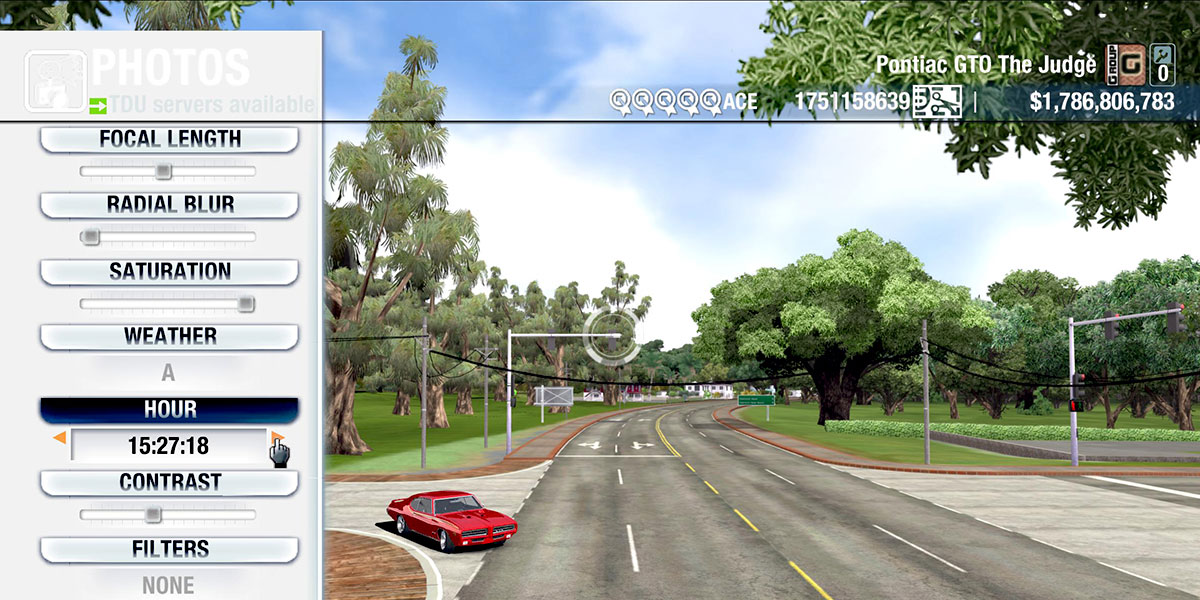Click the Radial Blur slider handle

point(91,237)
